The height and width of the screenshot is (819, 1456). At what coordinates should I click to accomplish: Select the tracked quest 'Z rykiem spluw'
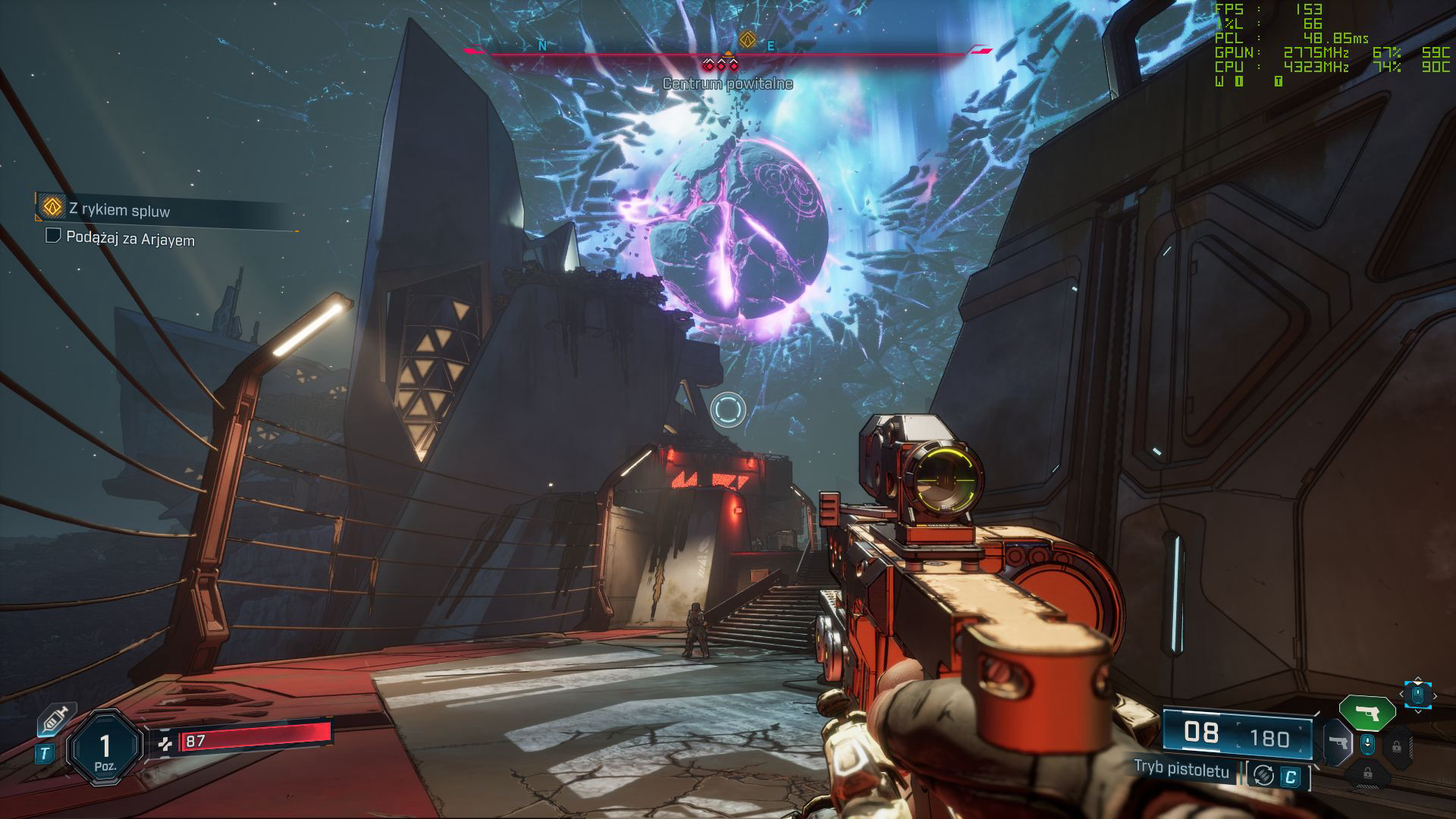(119, 209)
